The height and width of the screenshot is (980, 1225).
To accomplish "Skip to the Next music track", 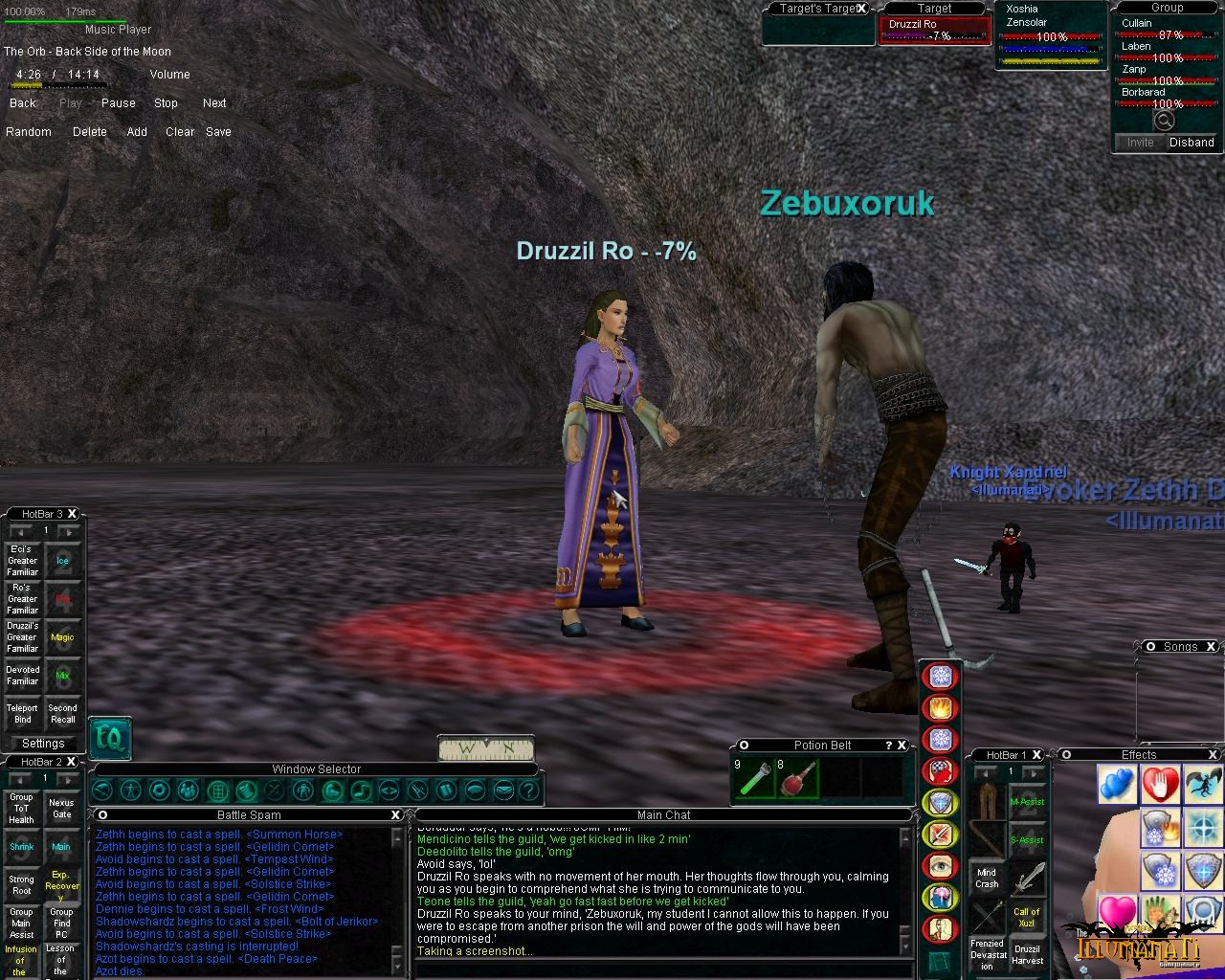I will pos(214,103).
